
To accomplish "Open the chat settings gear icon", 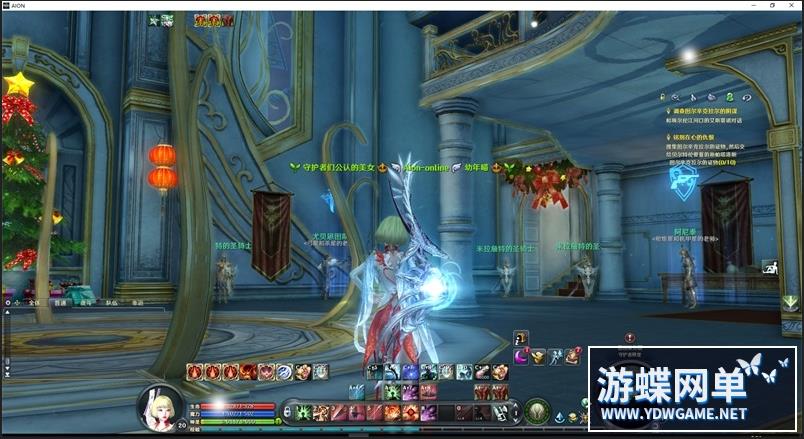I will pos(8,301).
